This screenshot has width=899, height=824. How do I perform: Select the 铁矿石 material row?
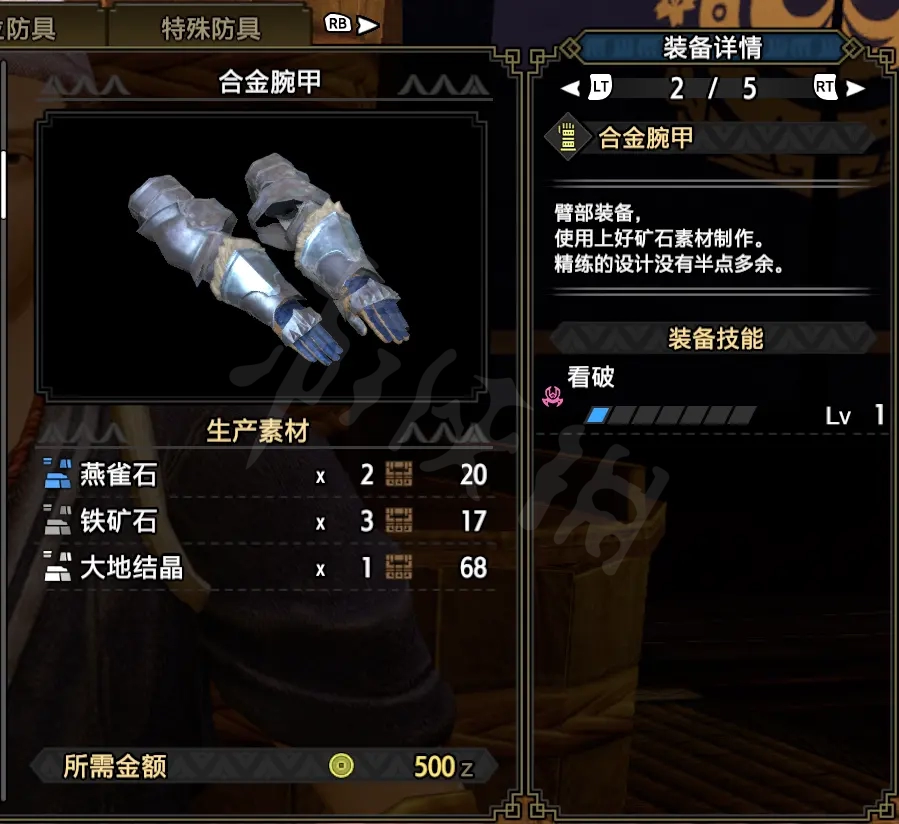pyautogui.click(x=266, y=521)
